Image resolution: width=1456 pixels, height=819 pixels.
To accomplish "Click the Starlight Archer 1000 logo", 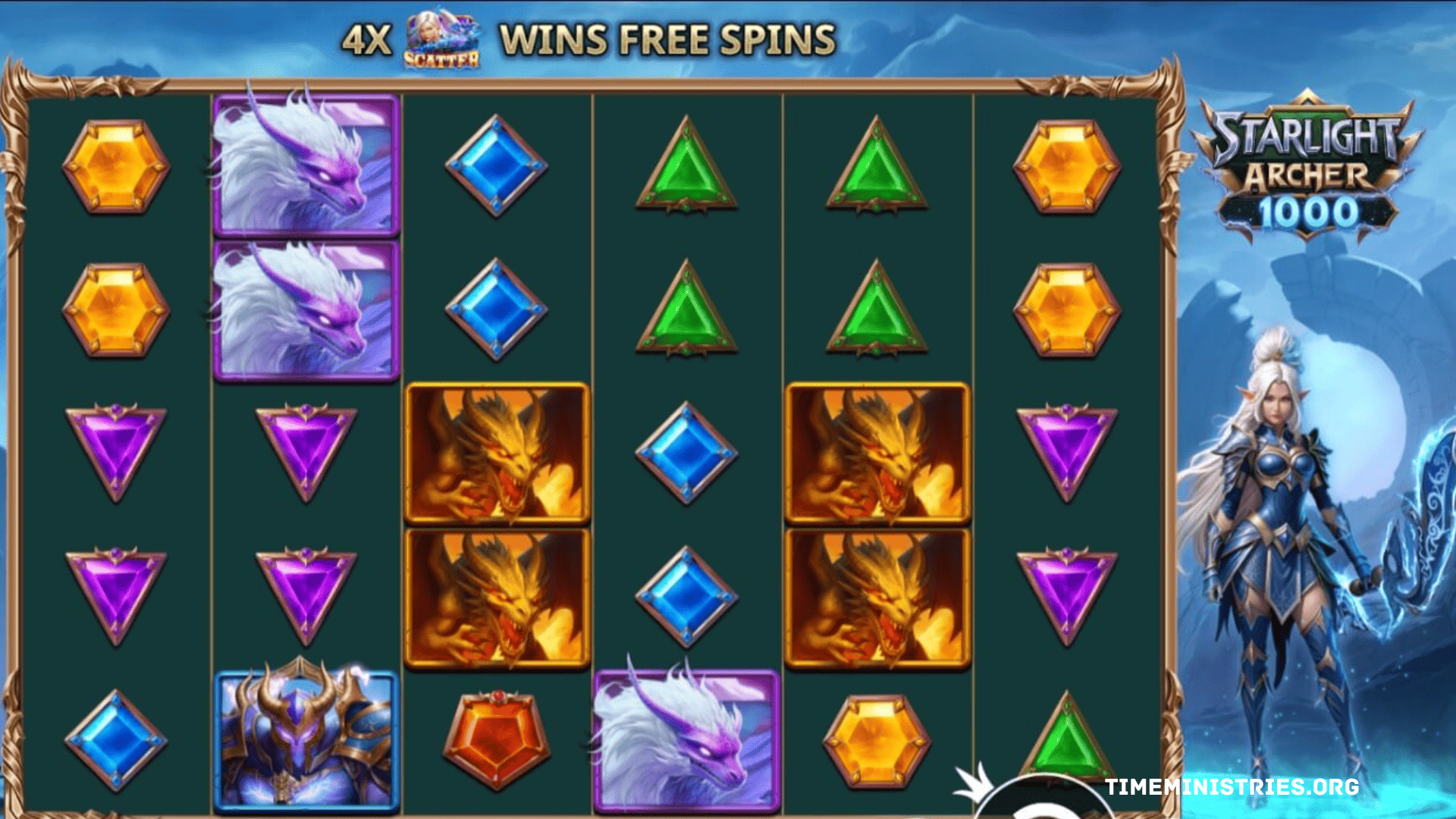I will coord(1308,167).
